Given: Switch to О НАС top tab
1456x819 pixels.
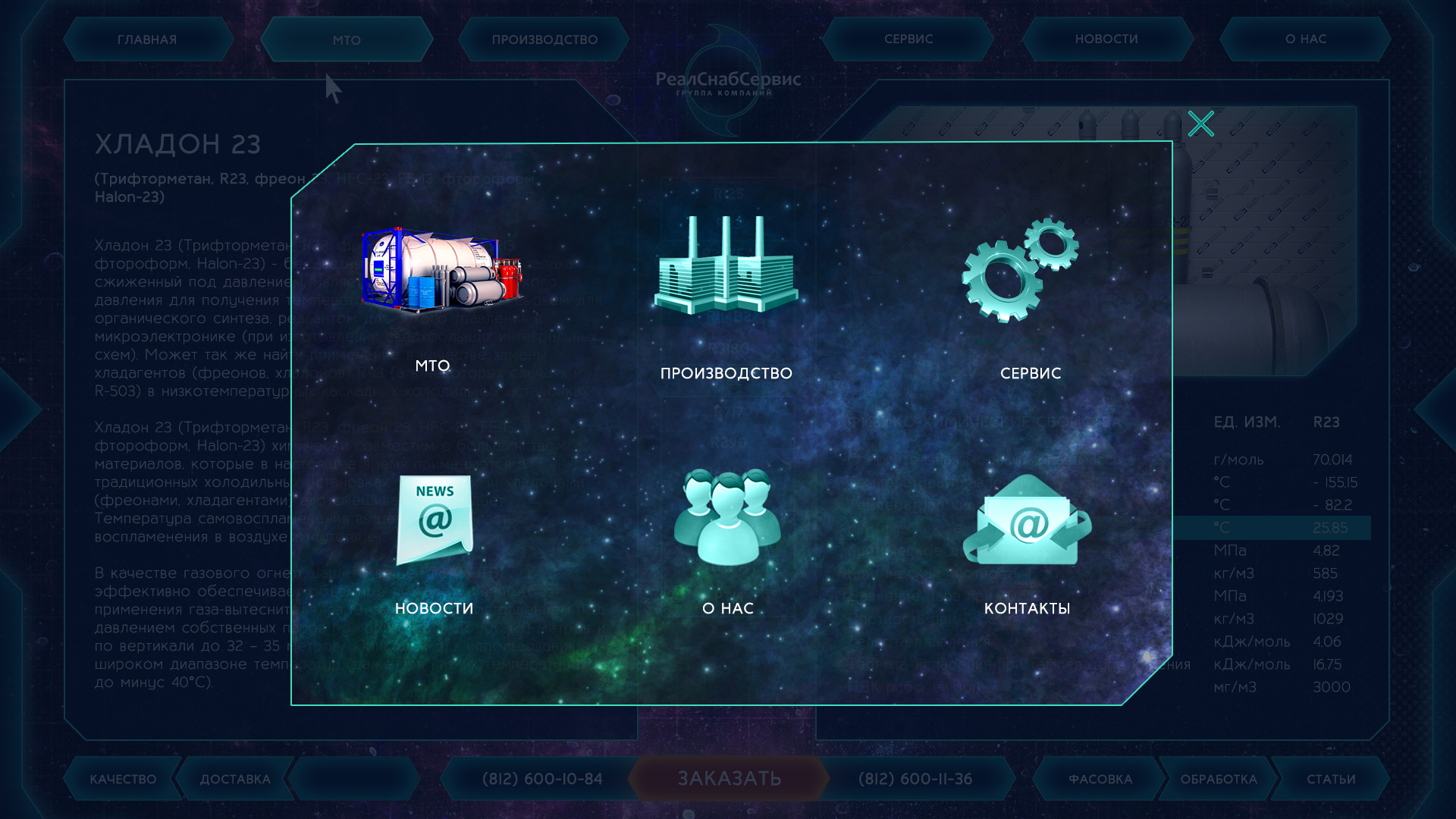Looking at the screenshot, I should [x=1306, y=39].
